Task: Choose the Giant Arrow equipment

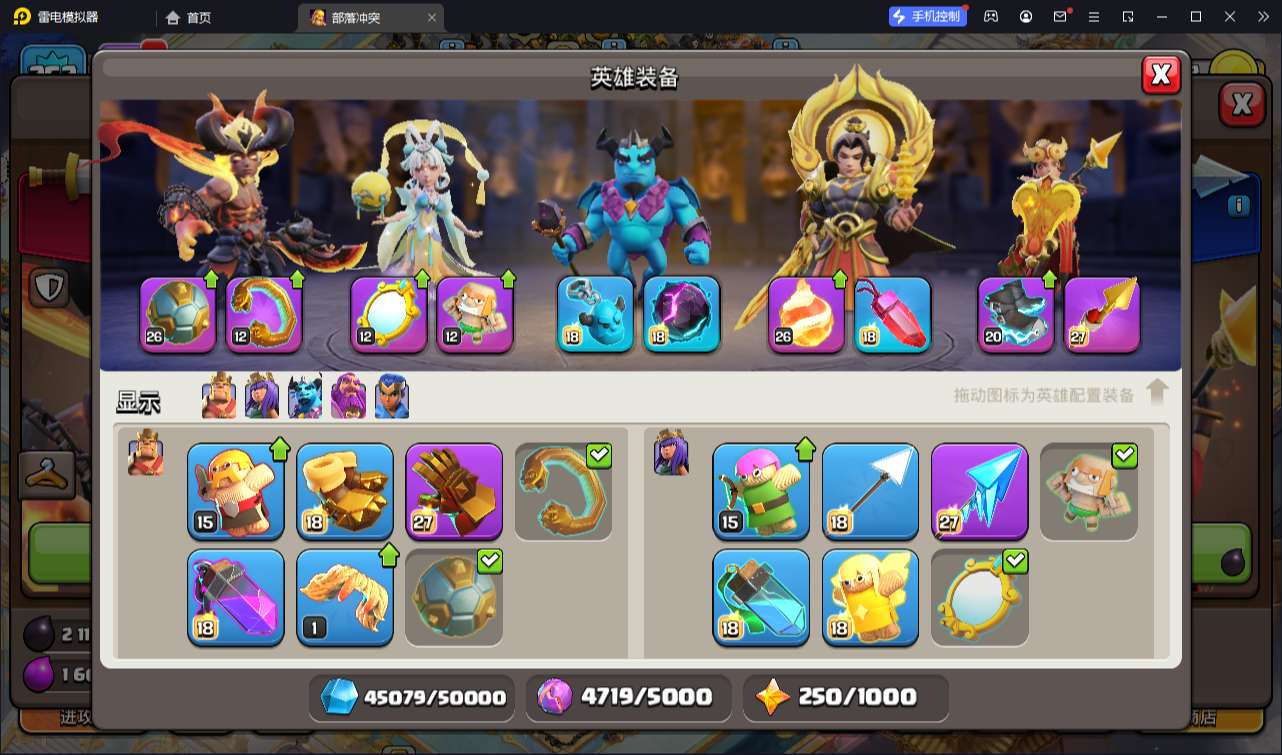Action: [870, 491]
